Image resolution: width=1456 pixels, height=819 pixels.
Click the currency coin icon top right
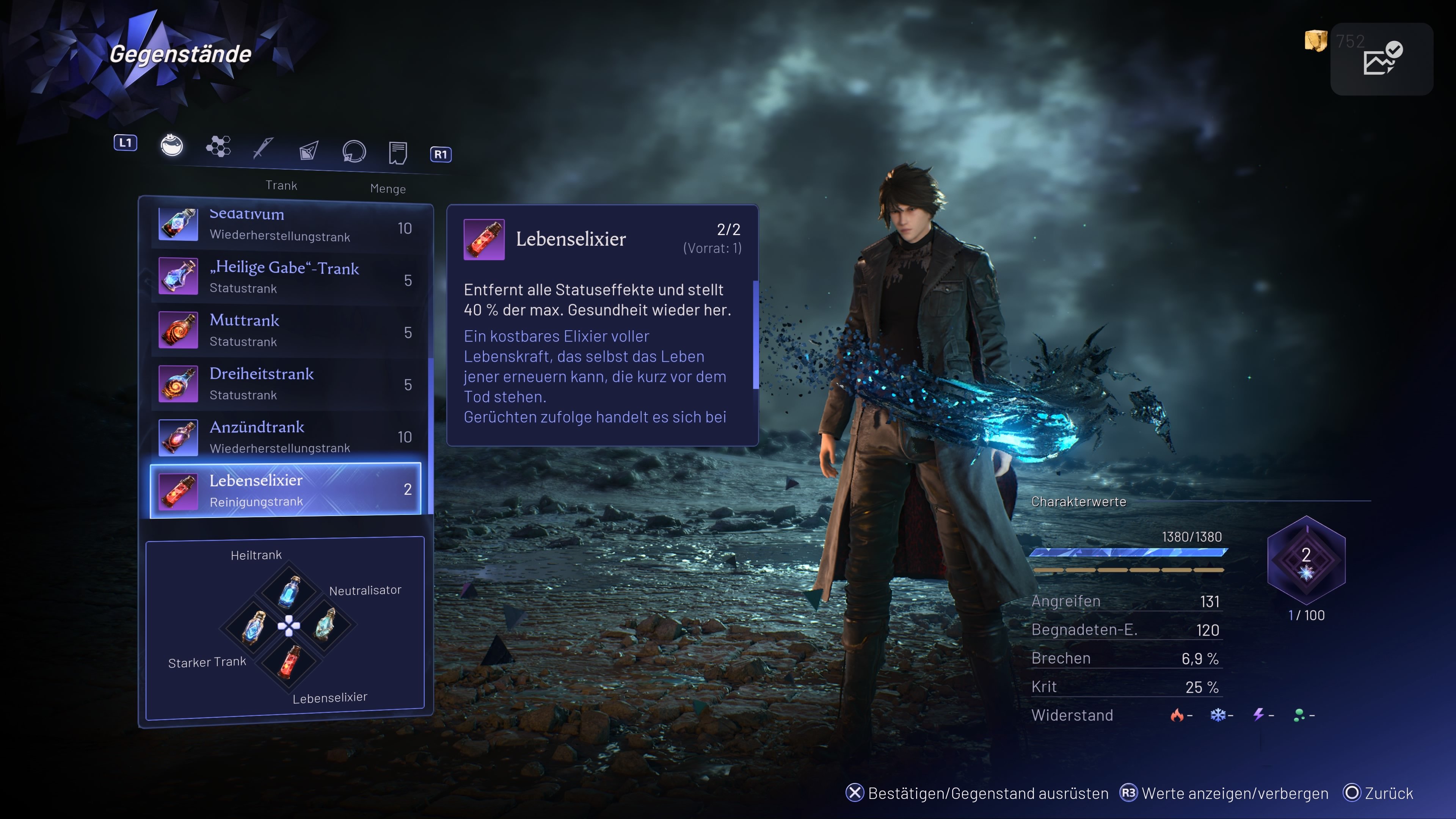pos(1315,41)
